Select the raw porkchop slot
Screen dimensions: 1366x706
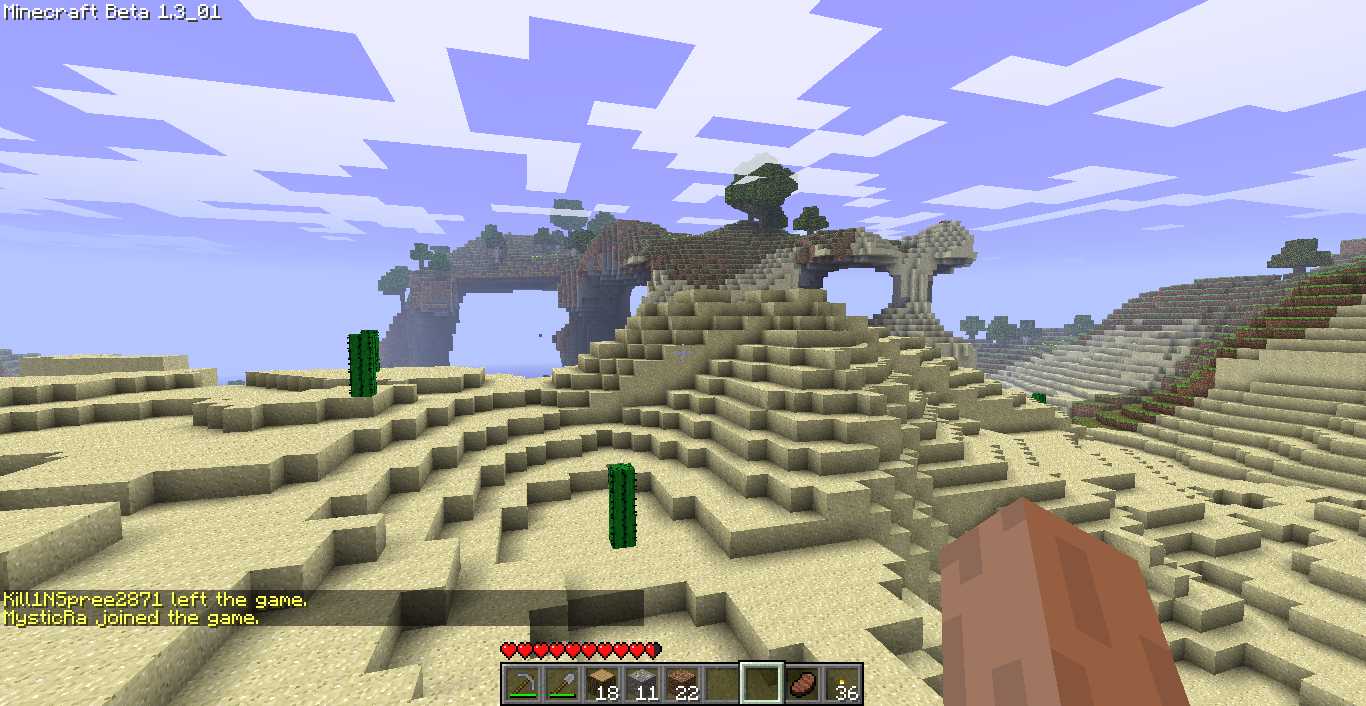[802, 684]
